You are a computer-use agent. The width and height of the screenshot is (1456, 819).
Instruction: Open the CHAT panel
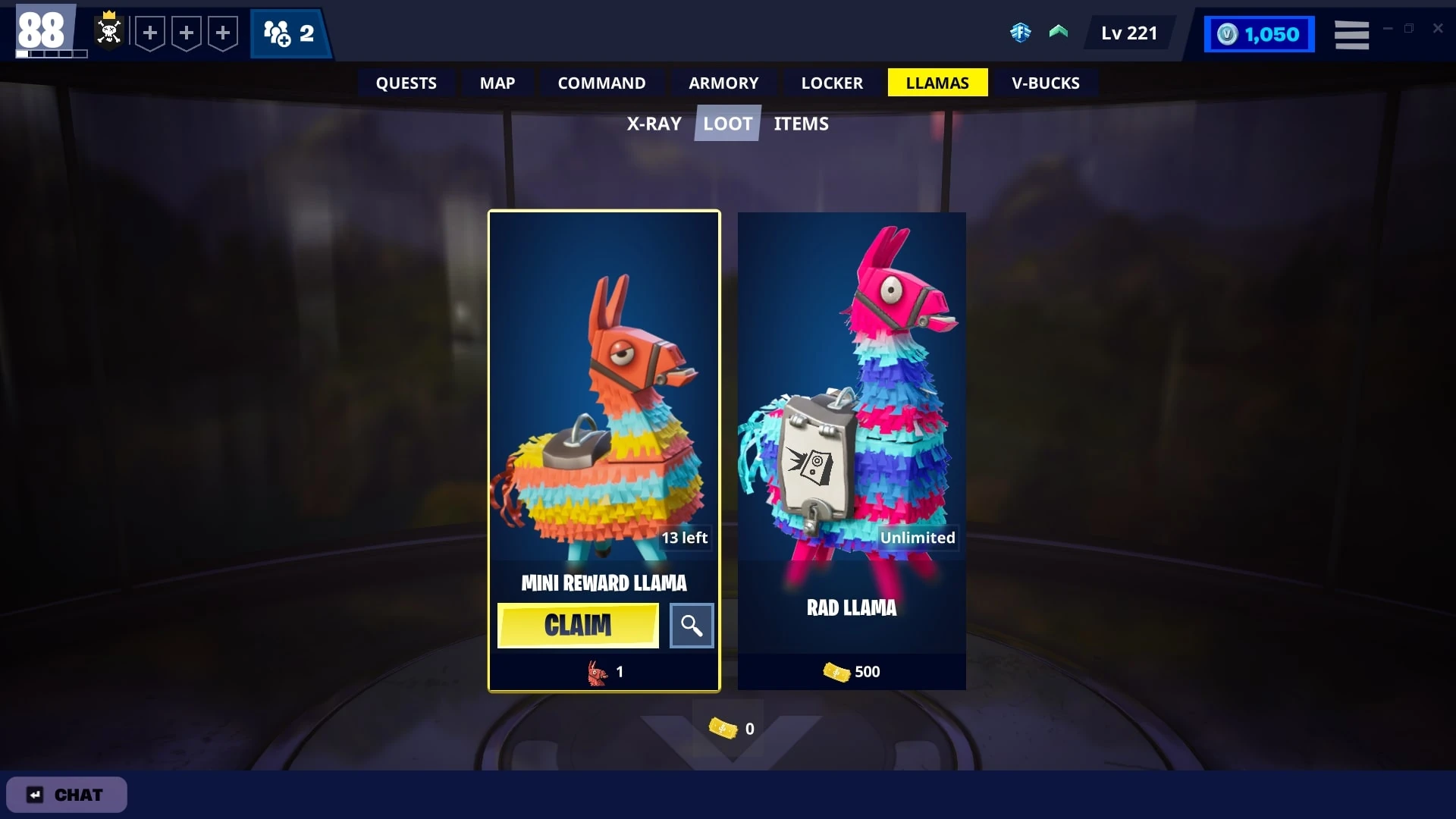click(66, 795)
